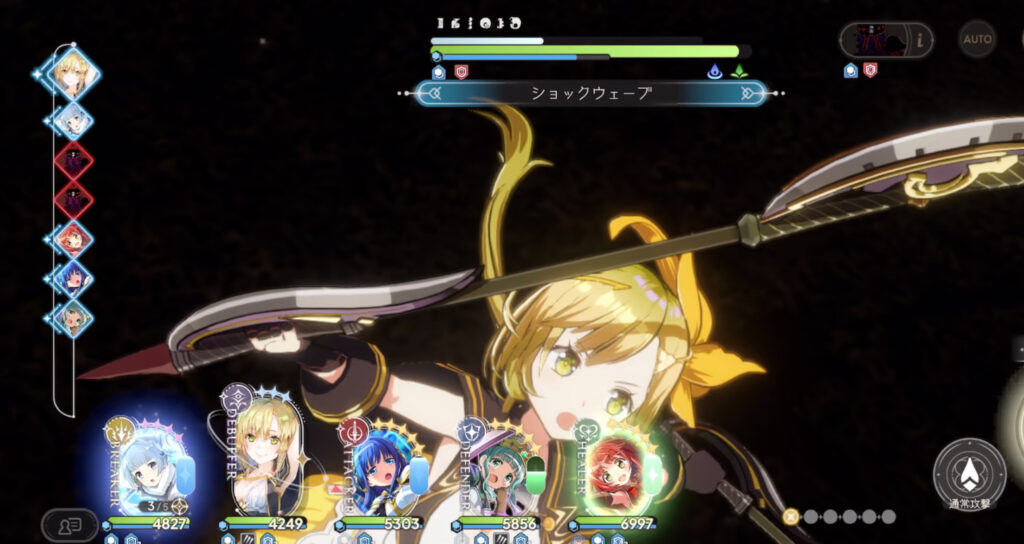Screen dimensions: 1024x544
Task: Click the red-haired girl's turn order icon
Action: point(73,239)
